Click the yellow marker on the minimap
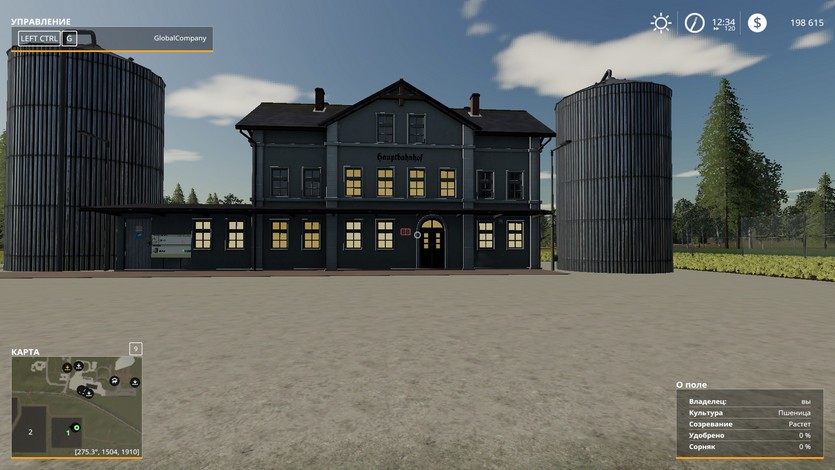Screen dimensions: 835x470 point(67,369)
